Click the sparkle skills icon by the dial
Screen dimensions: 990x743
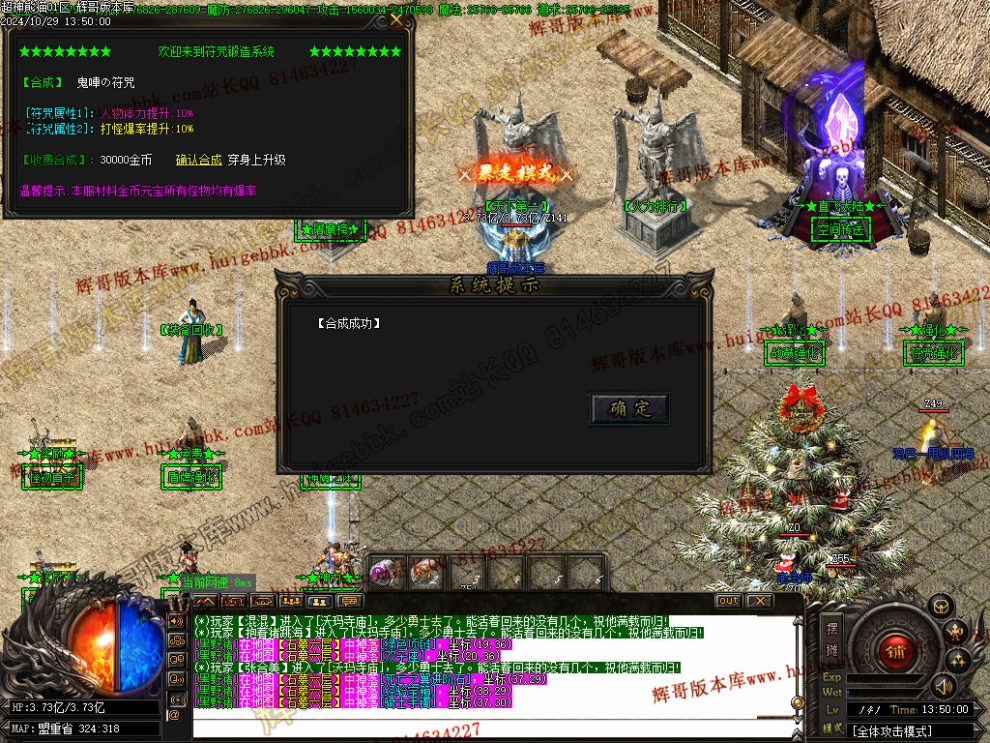click(957, 660)
